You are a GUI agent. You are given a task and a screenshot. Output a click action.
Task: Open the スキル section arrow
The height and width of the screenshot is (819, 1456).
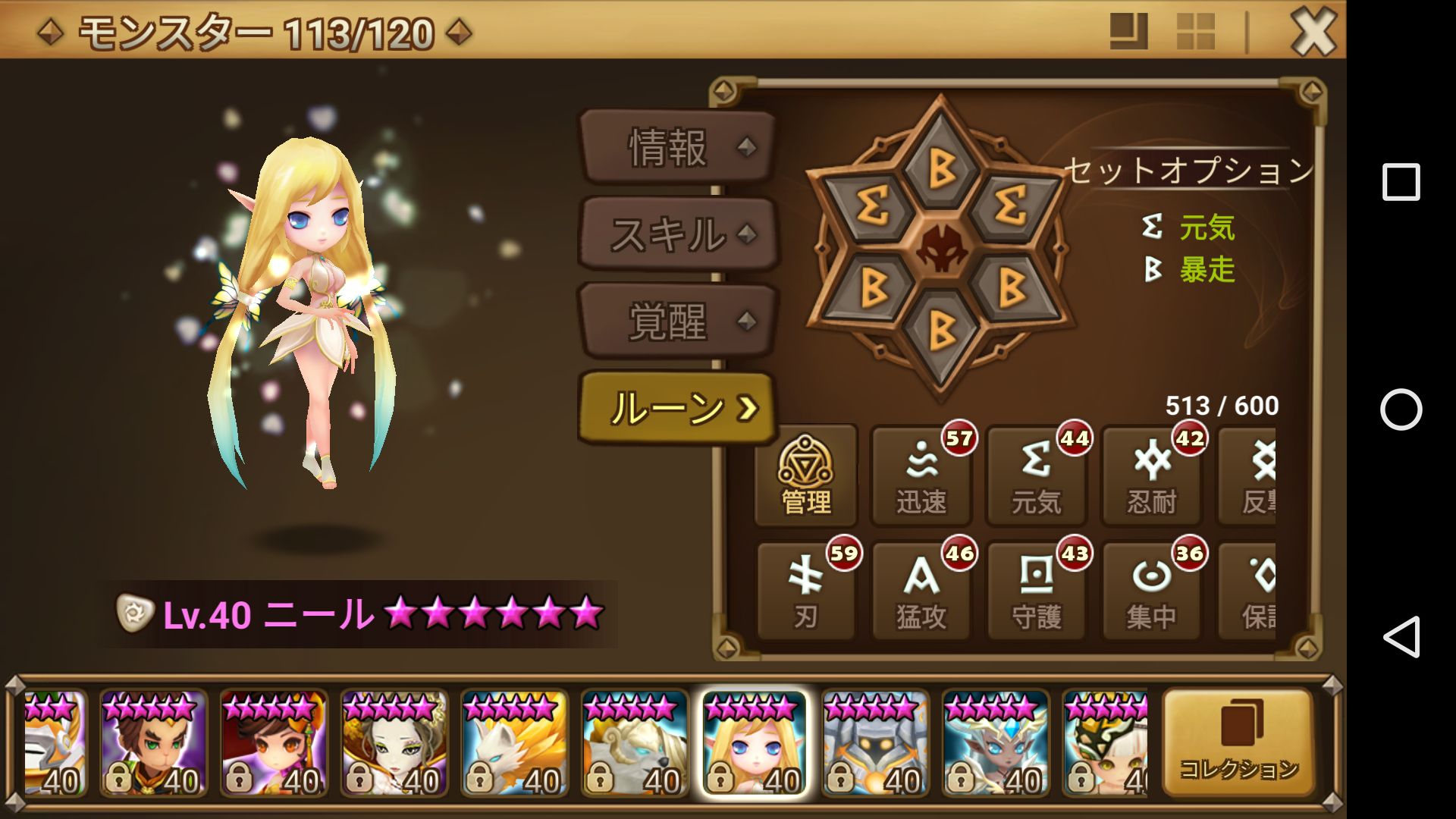point(748,235)
